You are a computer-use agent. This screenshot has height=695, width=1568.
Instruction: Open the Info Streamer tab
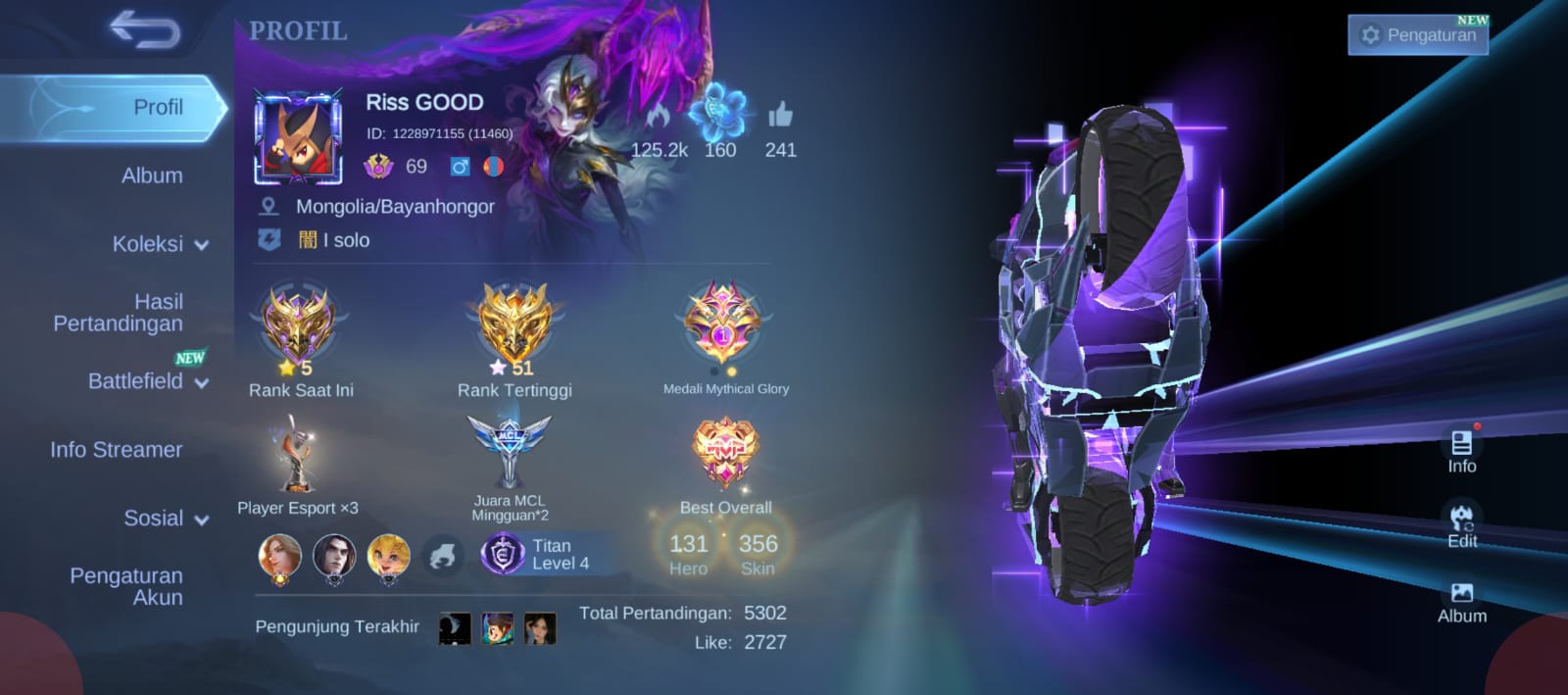coord(117,450)
